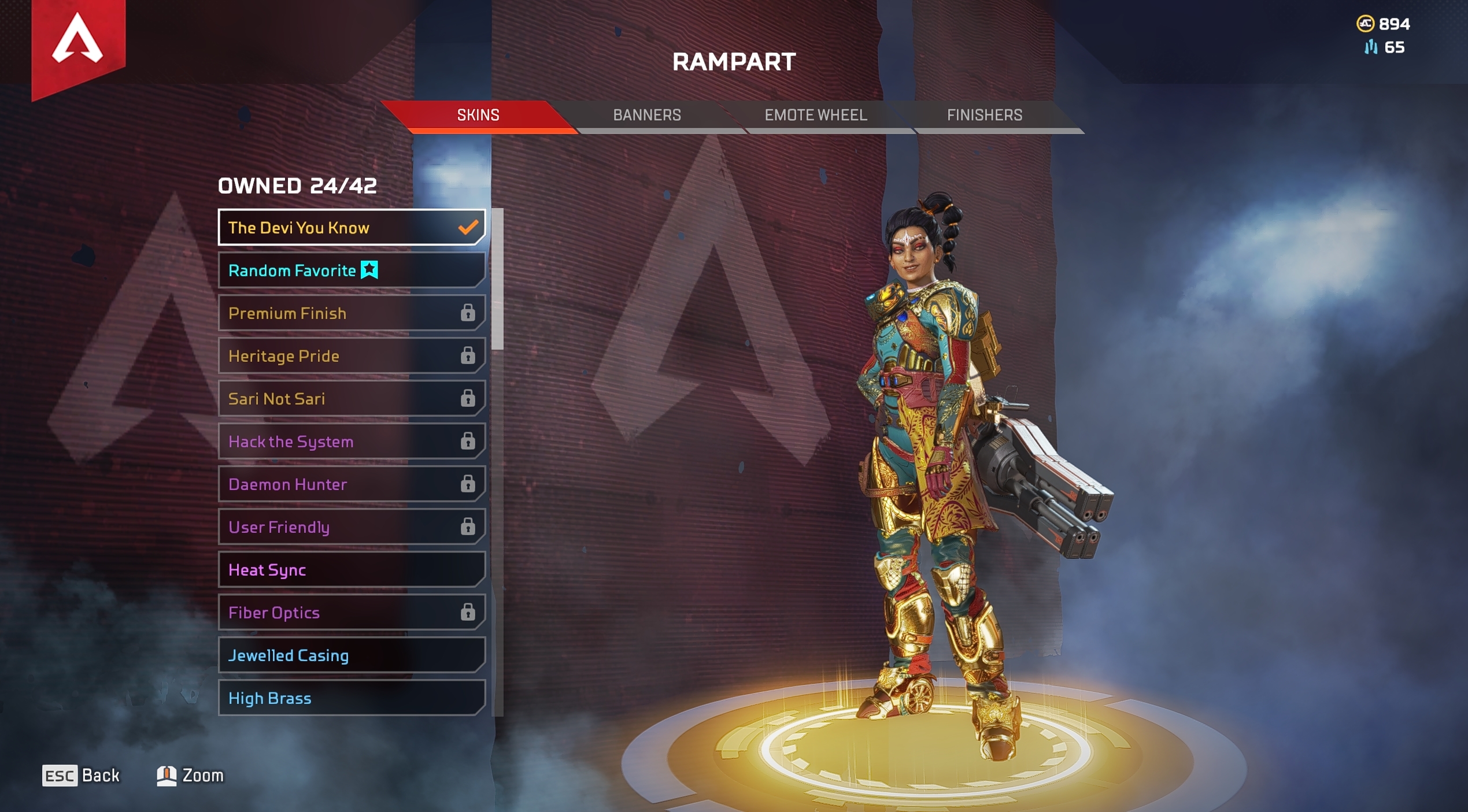1468x812 pixels.
Task: Preview the Heritage Pride skin
Action: coord(351,355)
